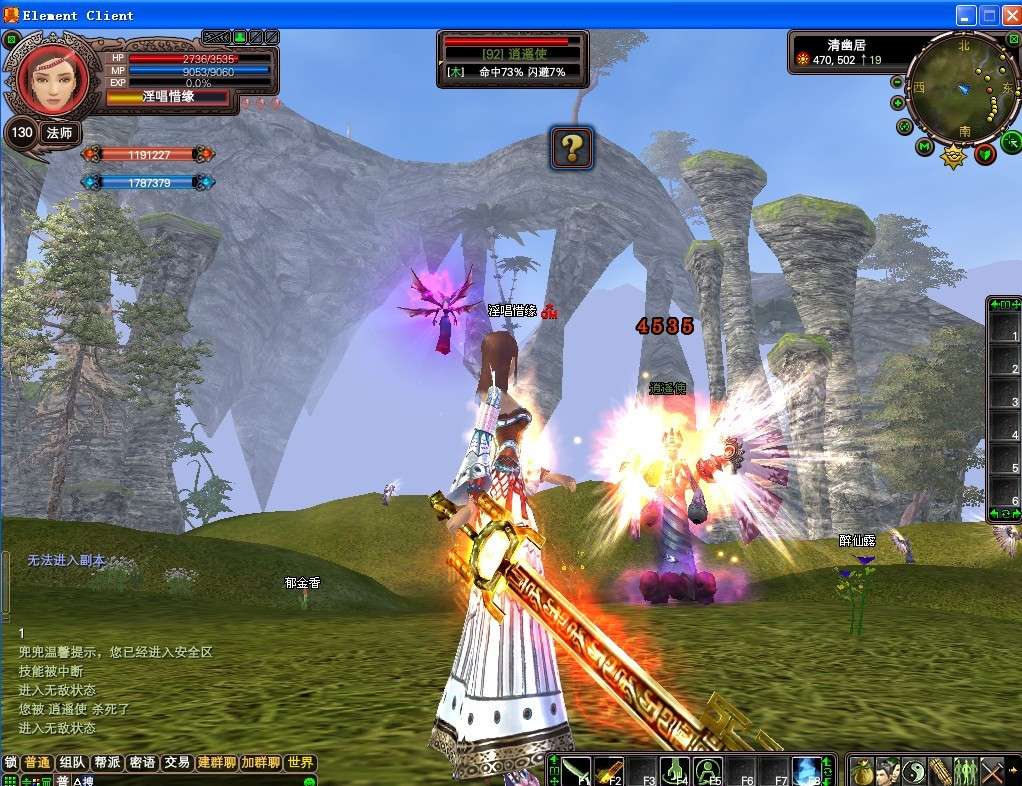Use the F8 blue flame skill
This screenshot has width=1022, height=786.
(x=806, y=771)
